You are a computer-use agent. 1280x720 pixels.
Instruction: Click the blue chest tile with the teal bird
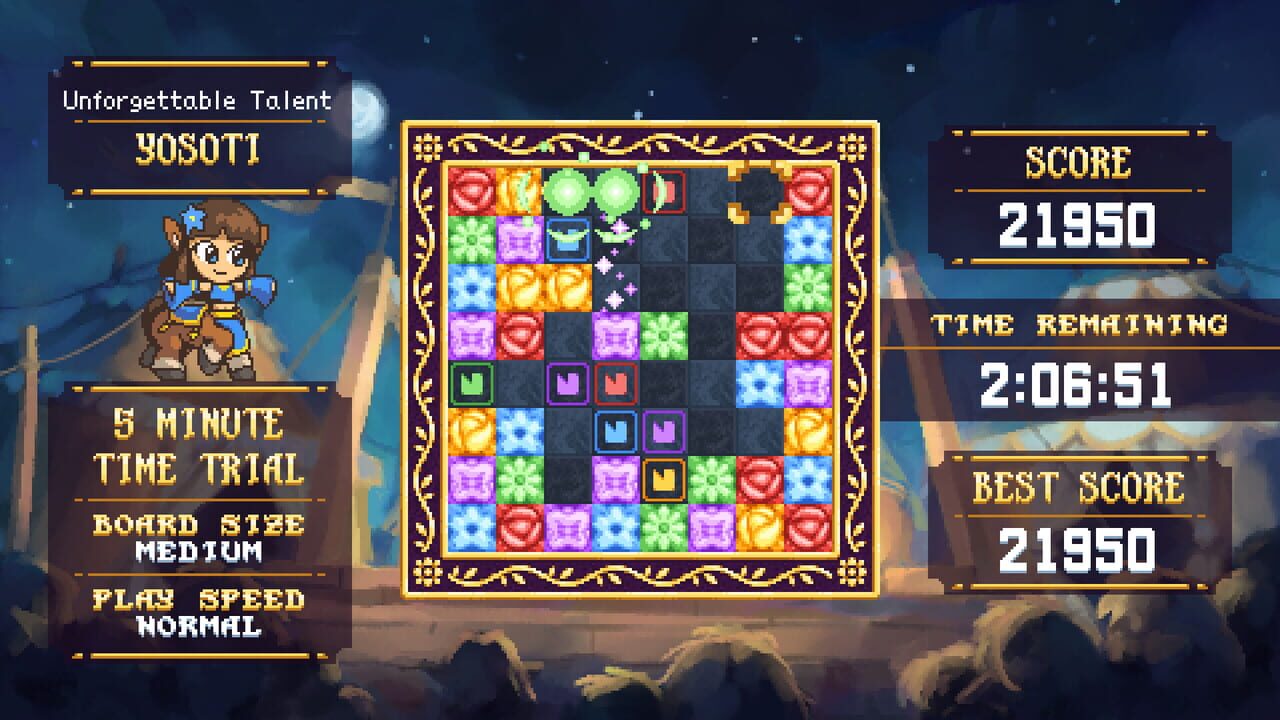point(567,240)
